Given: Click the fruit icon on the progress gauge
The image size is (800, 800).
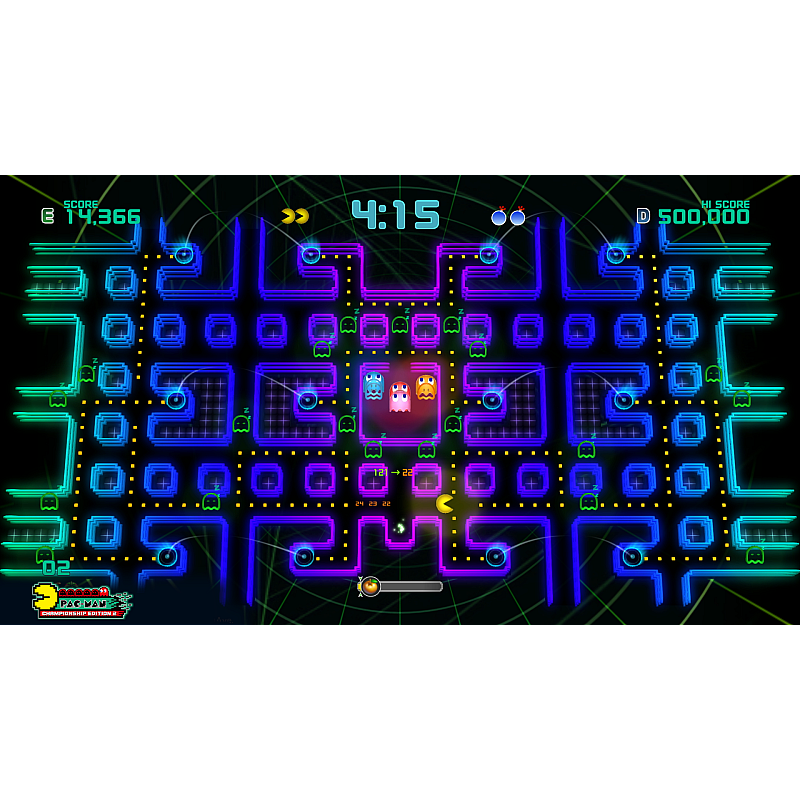Looking at the screenshot, I should pos(370,586).
